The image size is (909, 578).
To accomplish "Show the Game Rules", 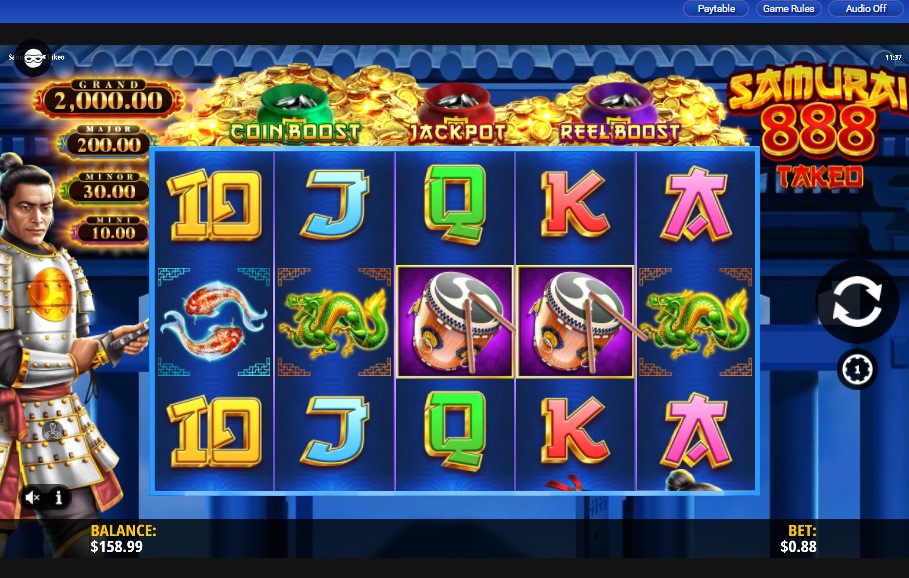I will [789, 9].
